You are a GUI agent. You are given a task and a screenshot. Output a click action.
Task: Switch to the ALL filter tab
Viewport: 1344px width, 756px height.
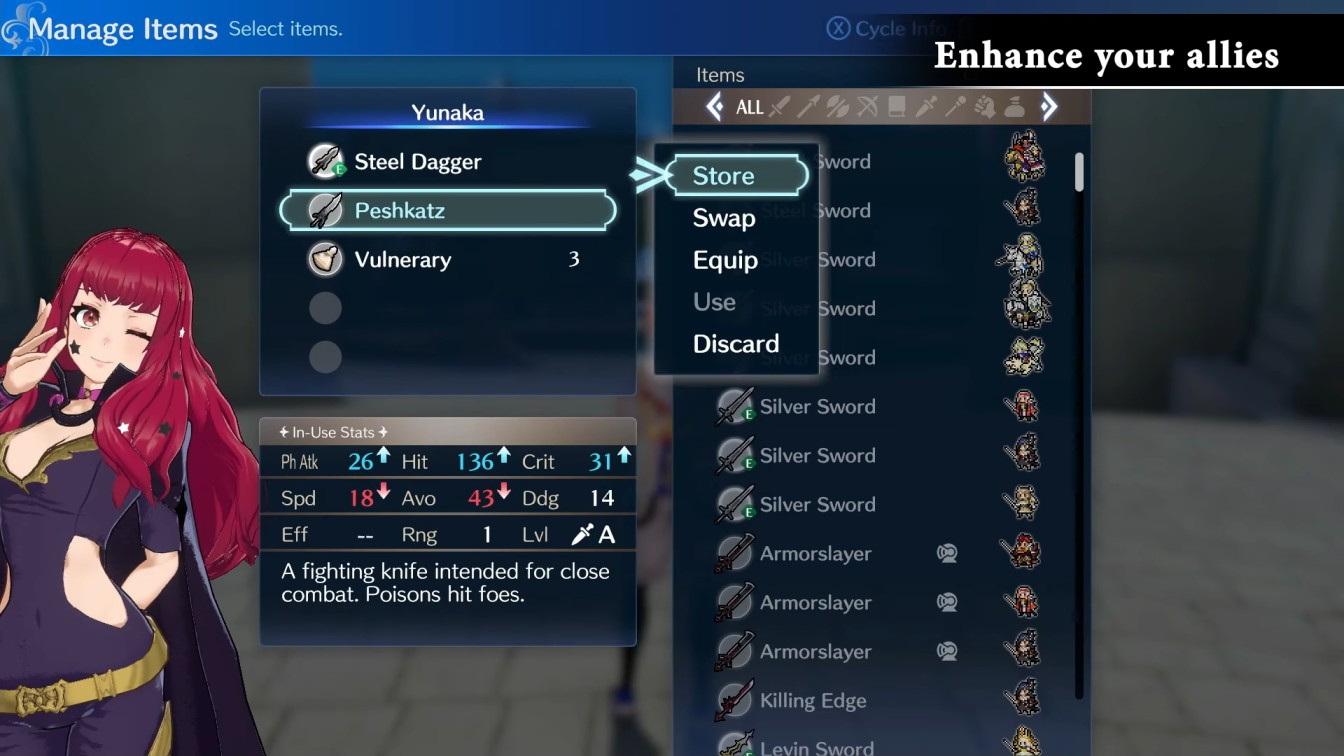pos(749,107)
